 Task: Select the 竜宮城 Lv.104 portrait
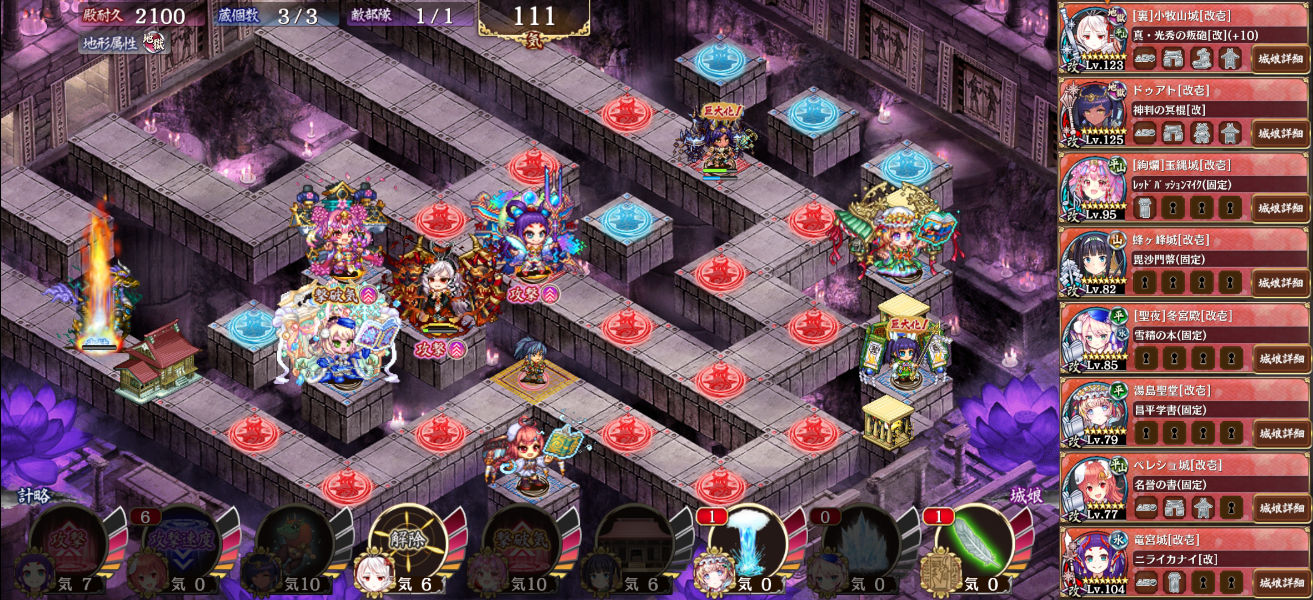tap(1093, 562)
